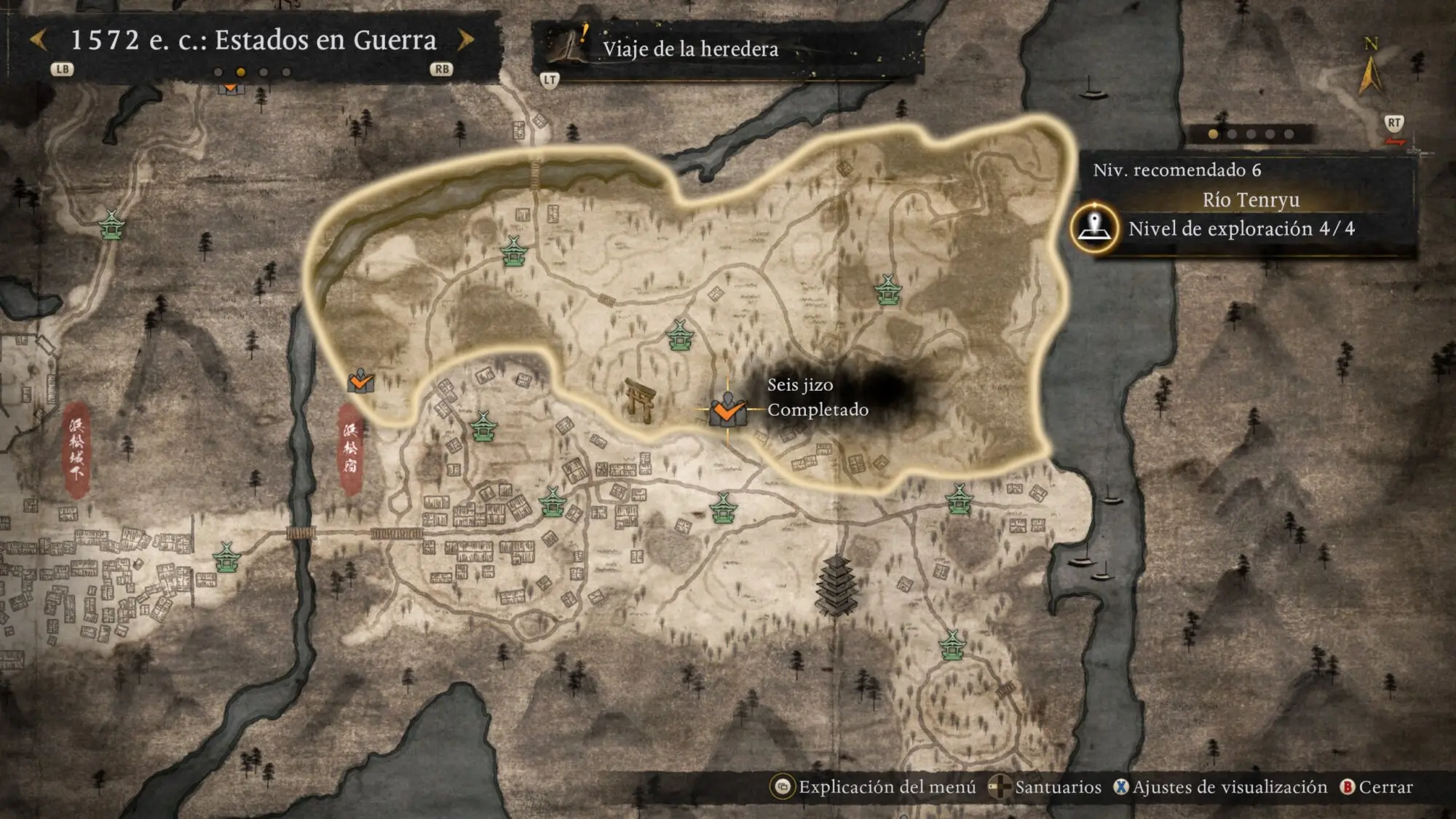Show the Santuarios list
This screenshot has height=819, width=1456.
(x=1047, y=787)
